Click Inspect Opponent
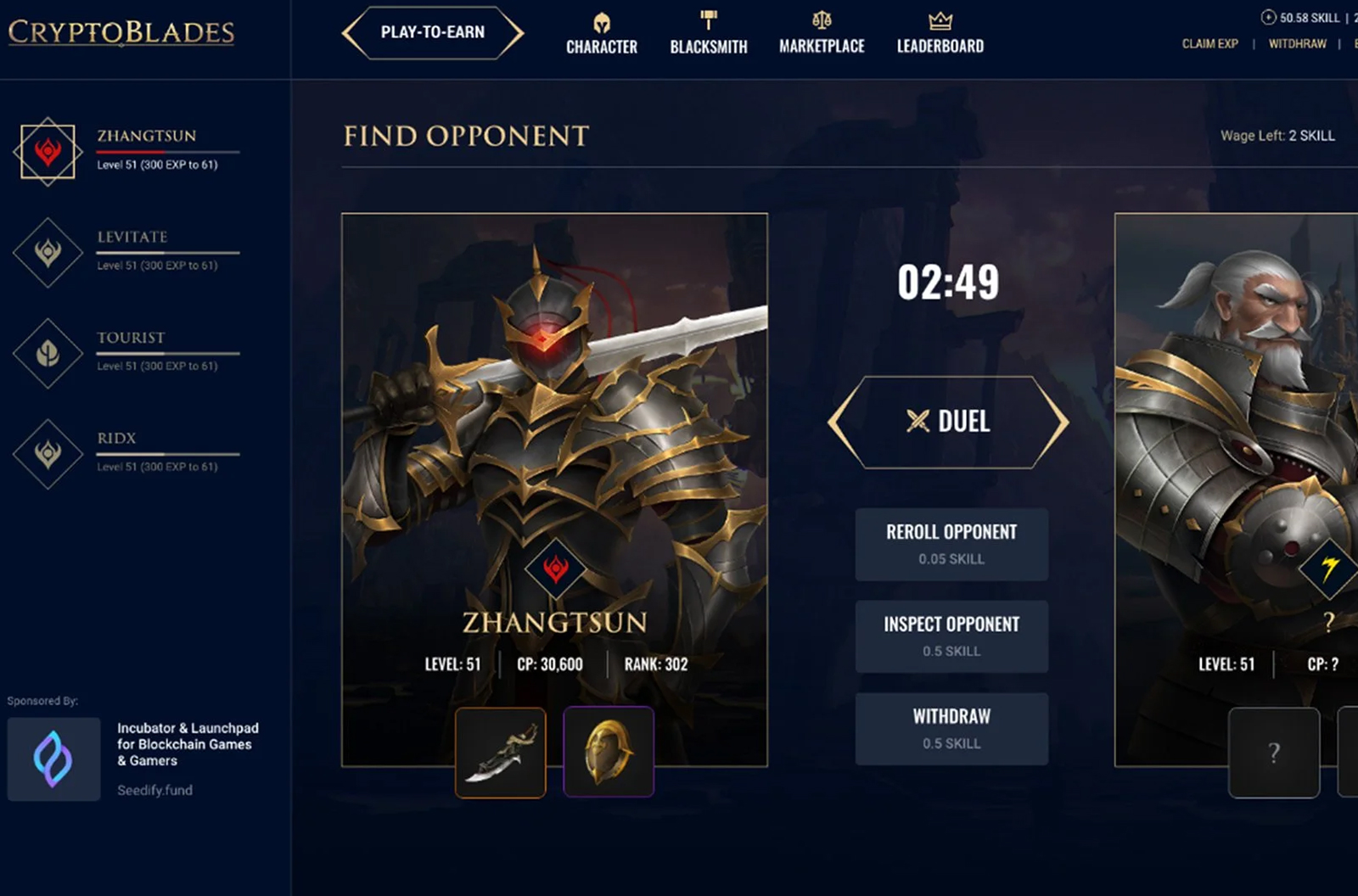The width and height of the screenshot is (1358, 896). [x=951, y=636]
